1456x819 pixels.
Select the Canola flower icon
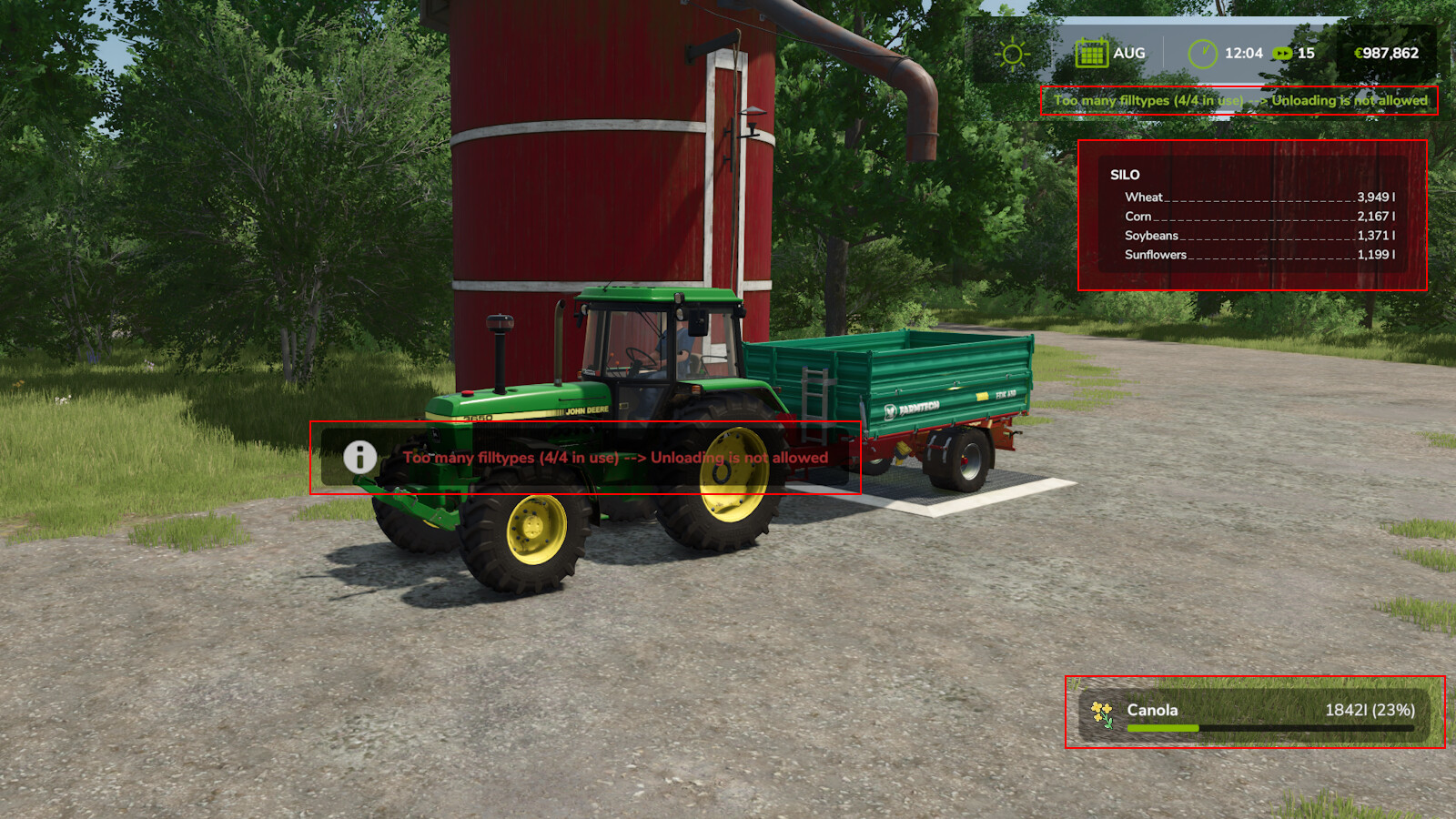[1102, 713]
